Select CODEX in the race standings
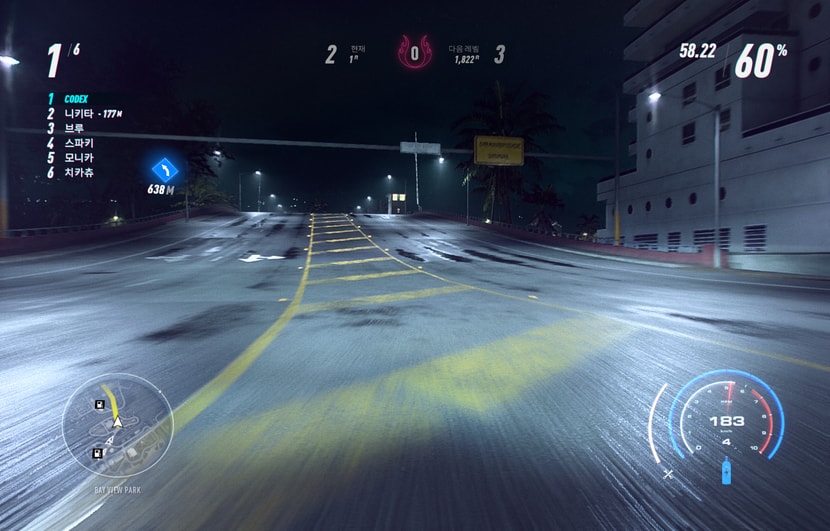Viewport: 830px width, 531px height. tap(76, 99)
